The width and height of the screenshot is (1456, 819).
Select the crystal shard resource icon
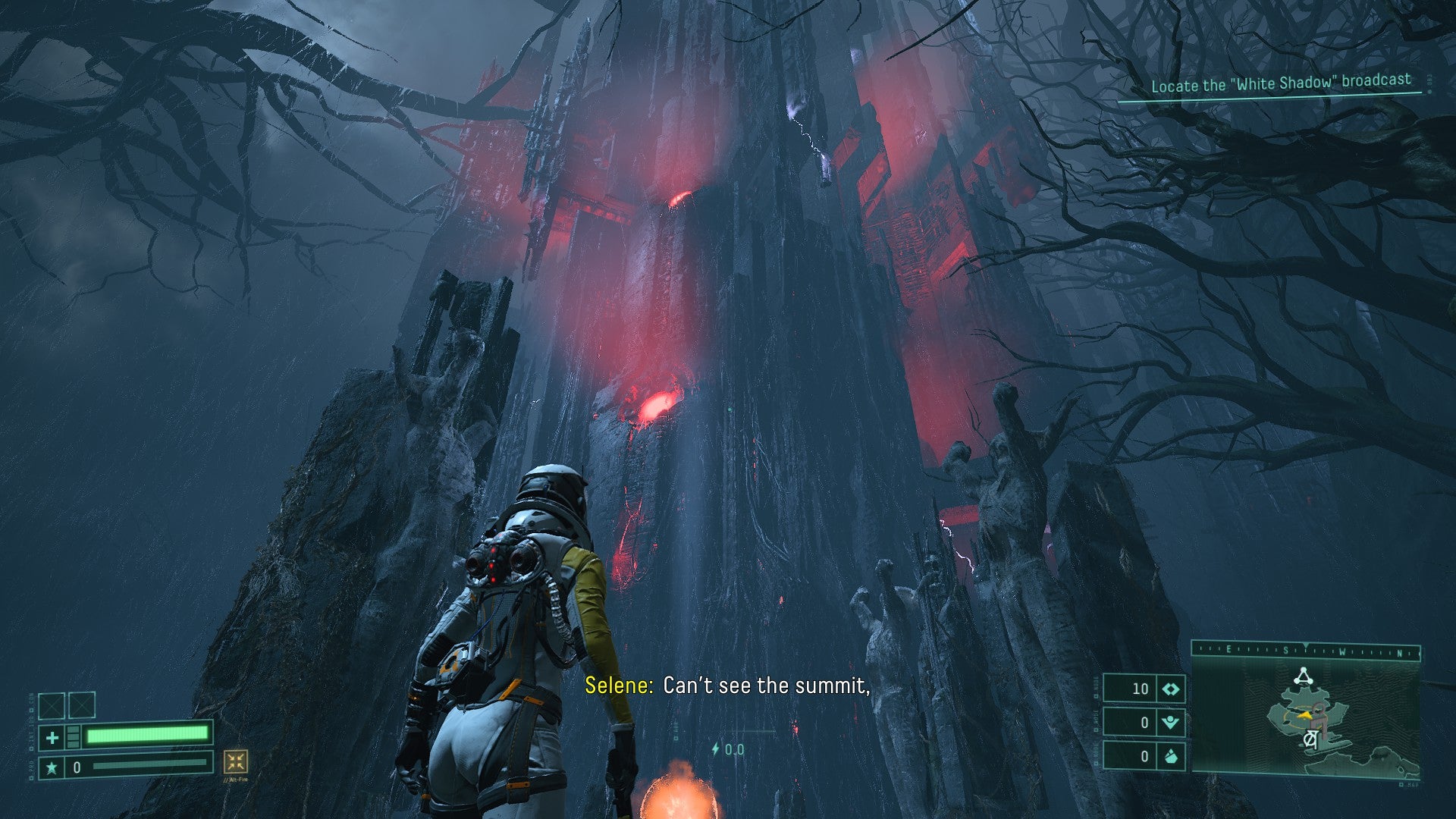pyautogui.click(x=1171, y=756)
